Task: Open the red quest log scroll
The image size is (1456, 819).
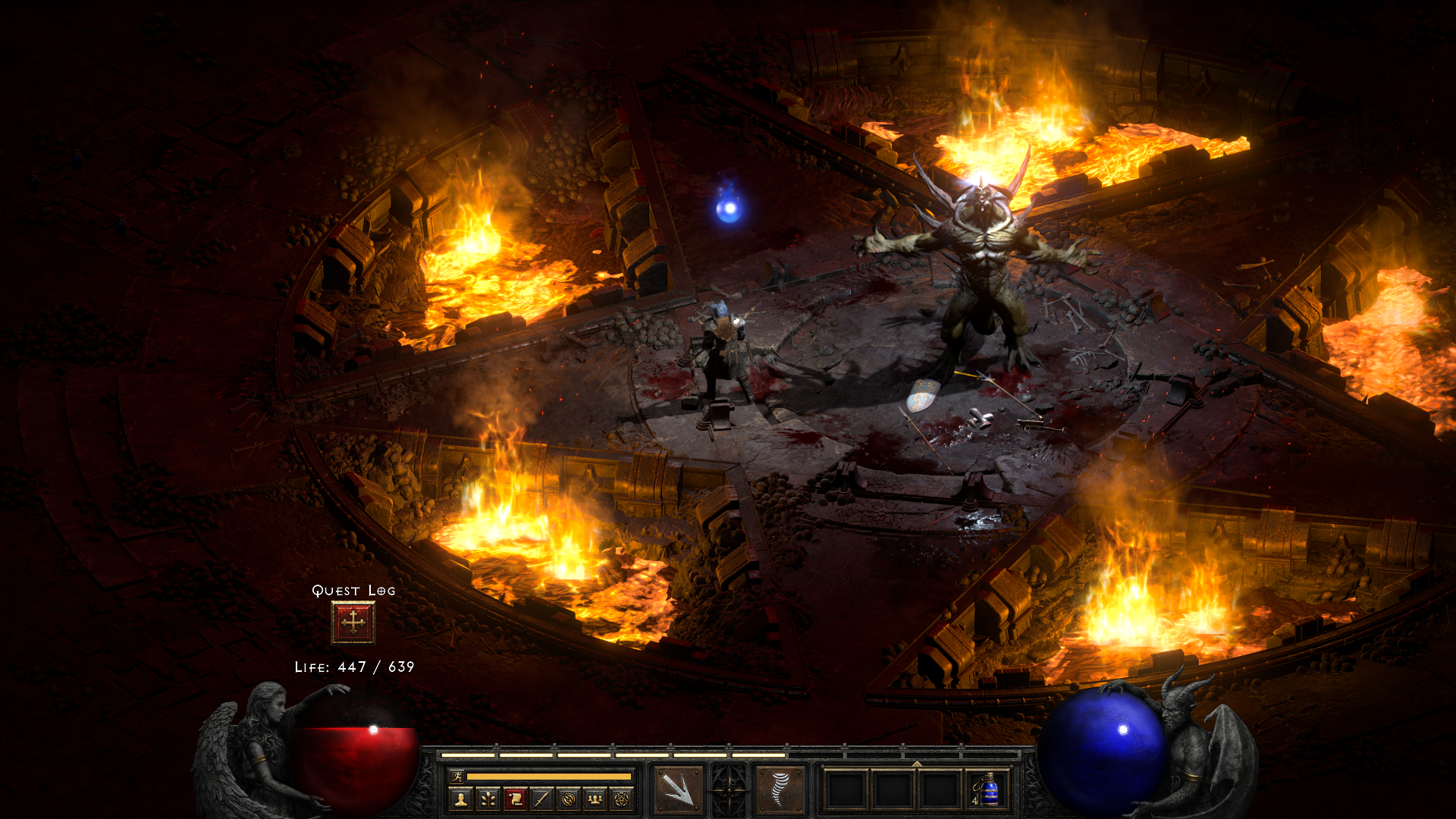Action: [x=515, y=799]
